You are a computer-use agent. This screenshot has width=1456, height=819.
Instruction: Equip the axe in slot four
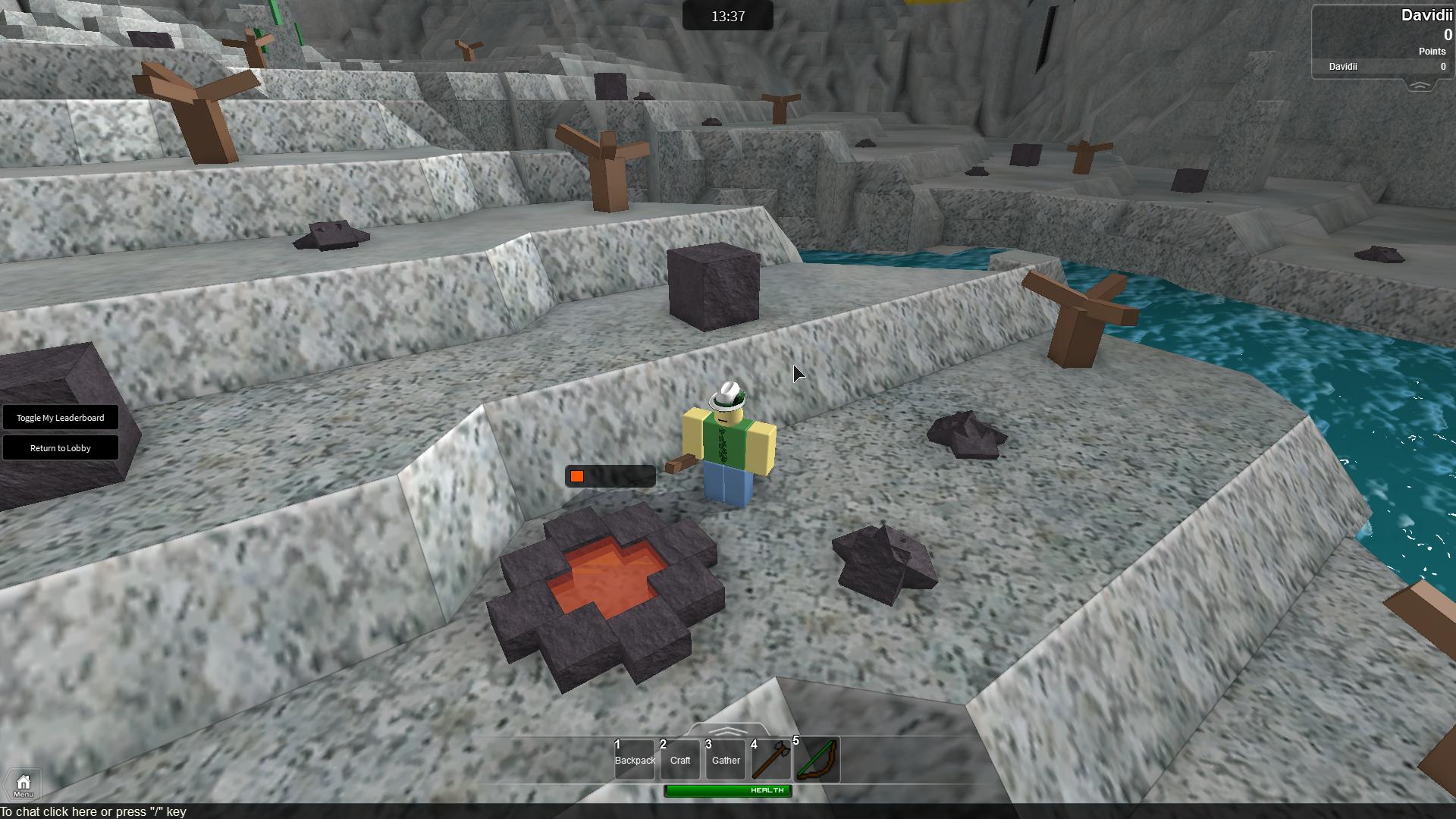point(771,760)
